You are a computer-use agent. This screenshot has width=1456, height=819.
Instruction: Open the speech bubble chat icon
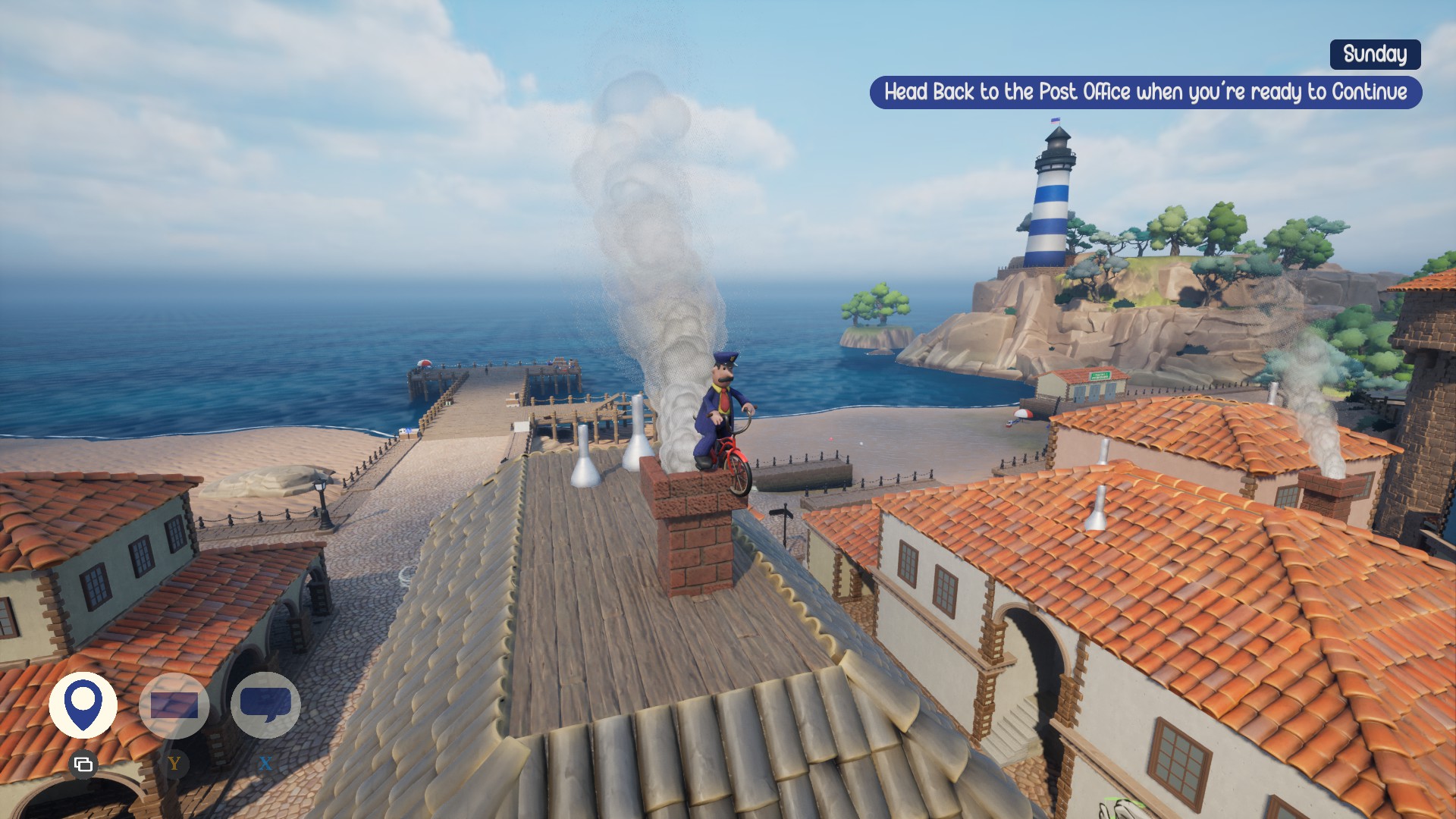(x=265, y=705)
